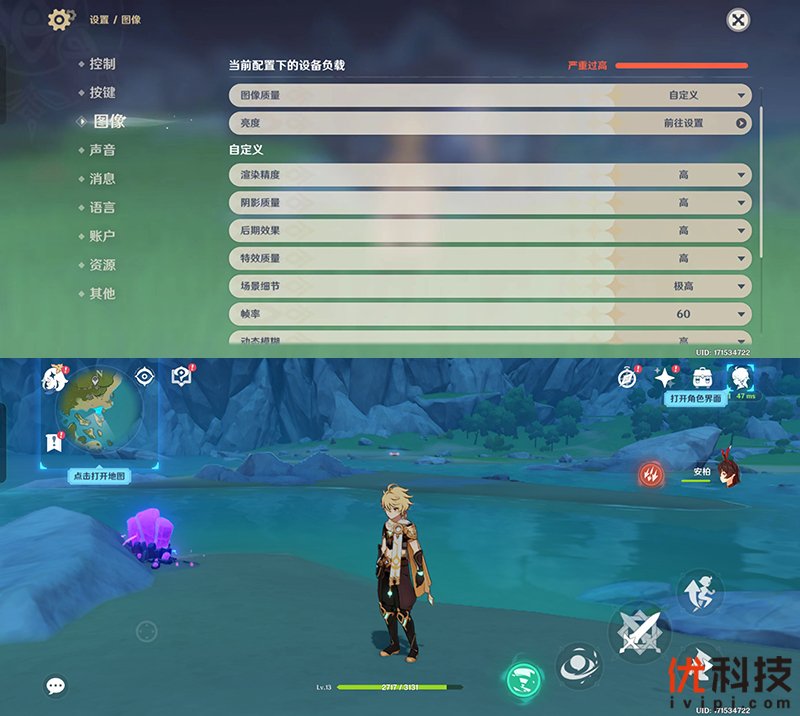The height and width of the screenshot is (716, 800).
Task: Open the backpack inventory icon
Action: coord(704,377)
